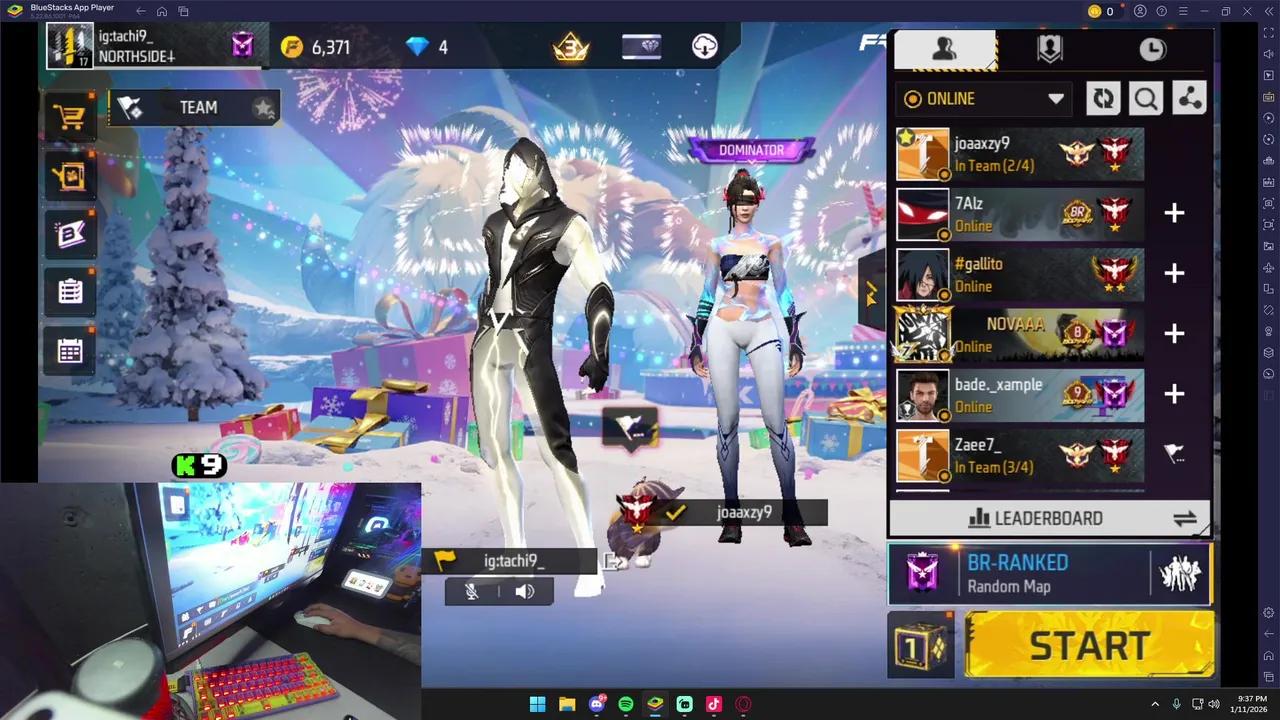Open the loot crate beside START
Image resolution: width=1280 pixels, height=720 pixels.
(x=920, y=645)
